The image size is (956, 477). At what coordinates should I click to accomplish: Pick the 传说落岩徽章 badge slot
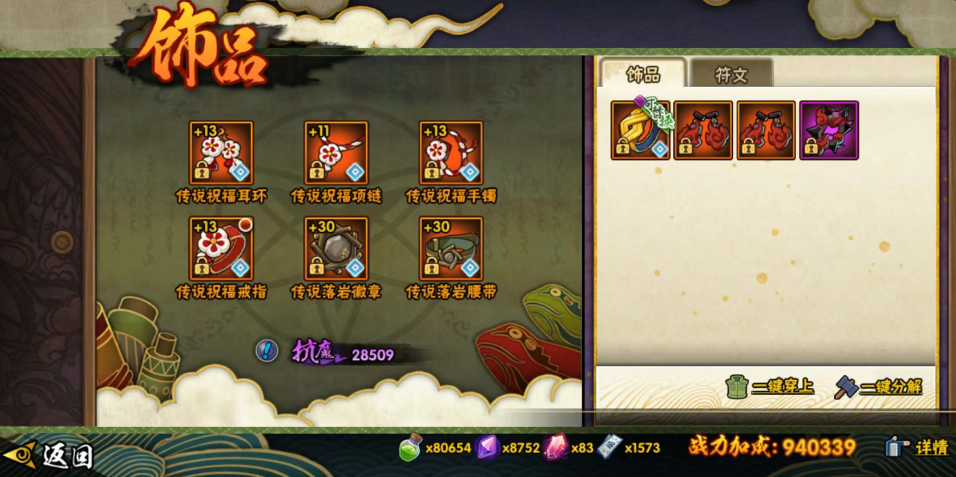pos(336,248)
